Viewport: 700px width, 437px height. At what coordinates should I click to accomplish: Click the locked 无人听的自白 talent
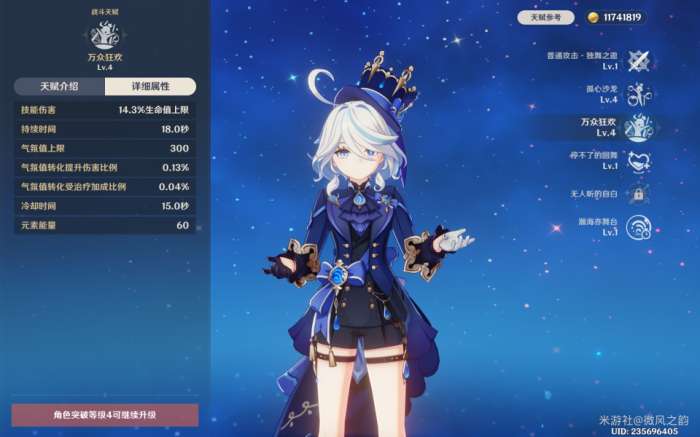click(638, 193)
